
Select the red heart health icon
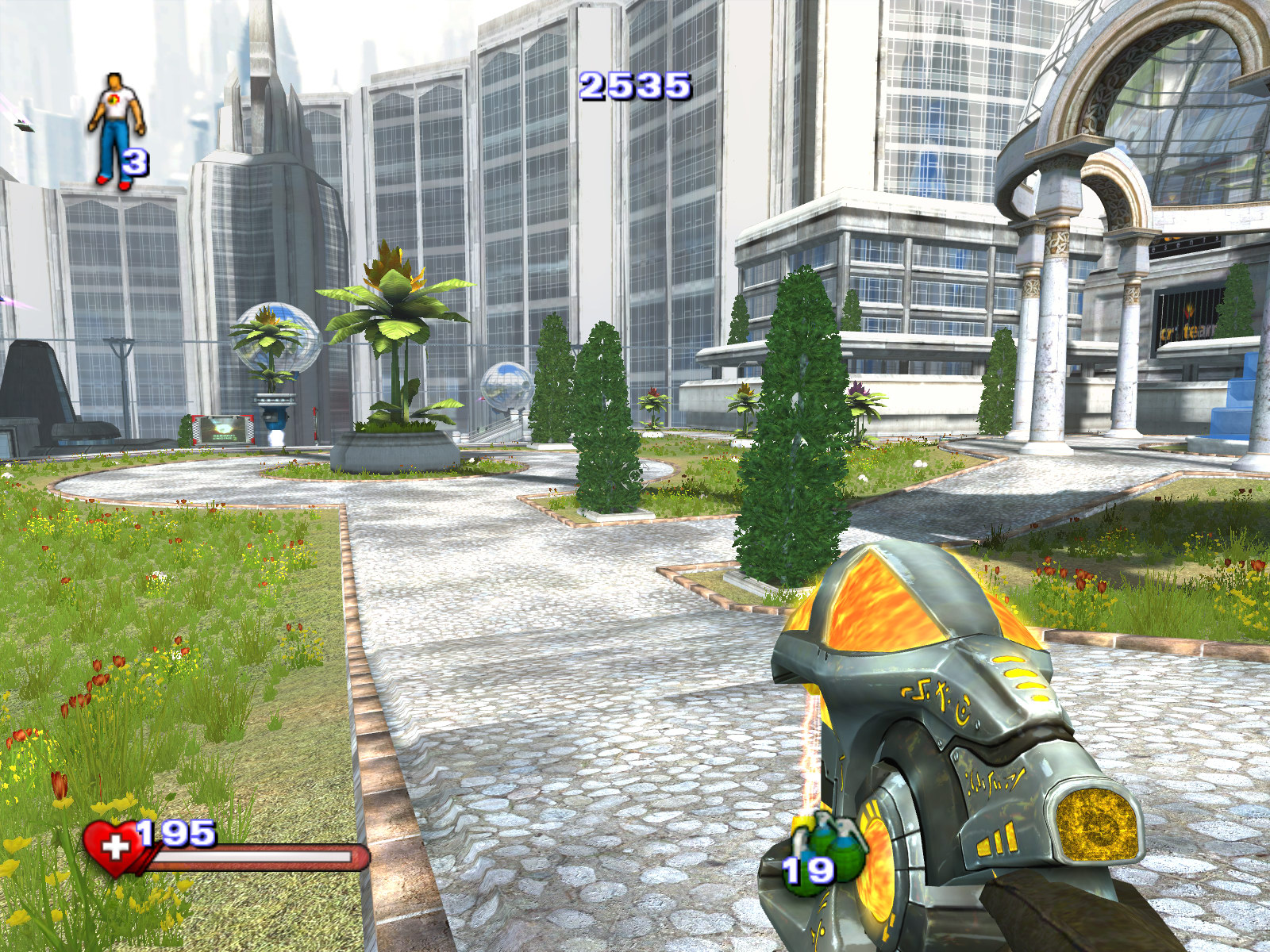[114, 847]
